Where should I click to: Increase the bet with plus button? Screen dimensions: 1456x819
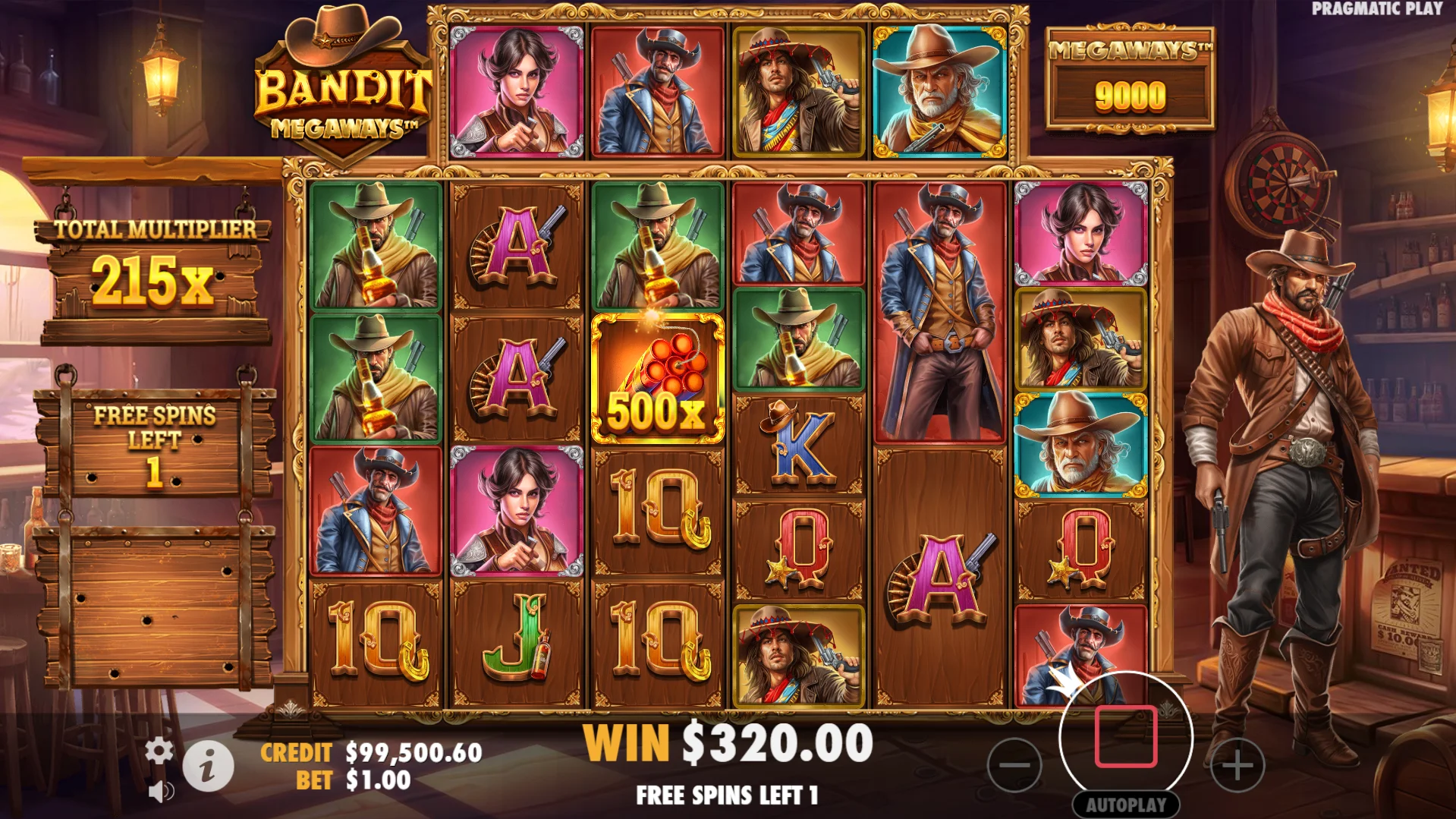[1237, 764]
